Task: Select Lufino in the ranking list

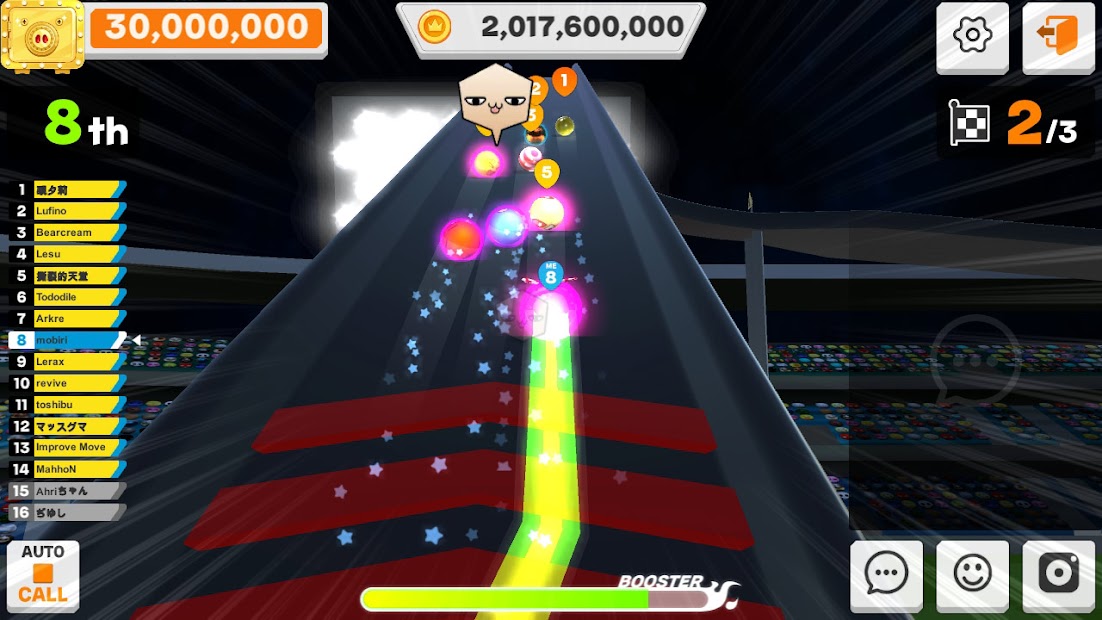Action: 68,211
